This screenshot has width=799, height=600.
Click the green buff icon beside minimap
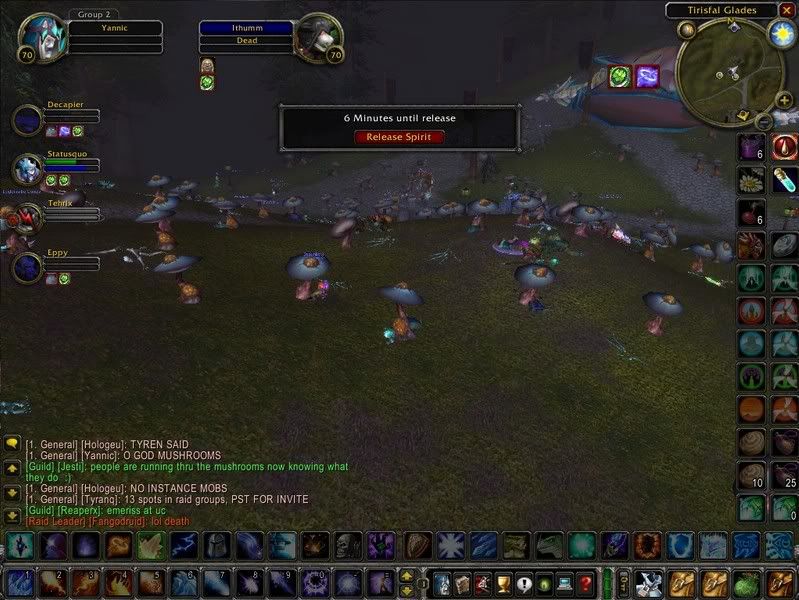pyautogui.click(x=621, y=75)
